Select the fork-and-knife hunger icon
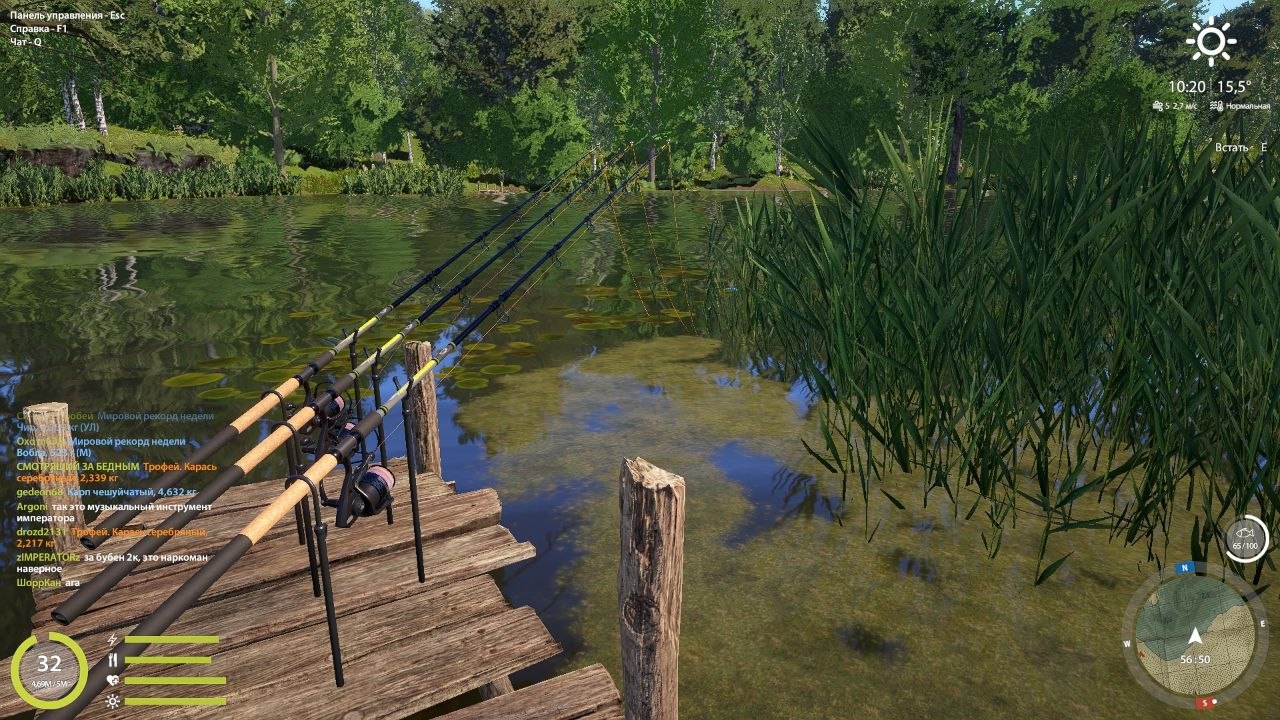This screenshot has width=1280, height=720. pos(113,660)
